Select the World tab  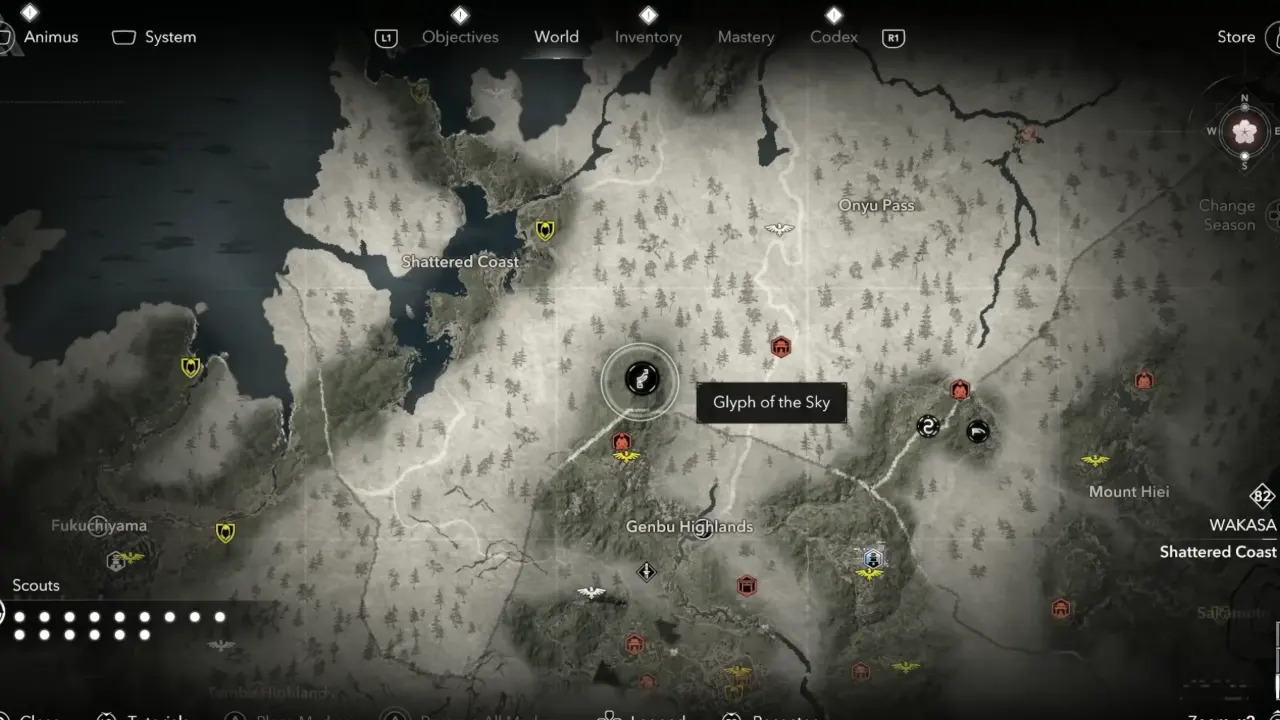coord(556,37)
